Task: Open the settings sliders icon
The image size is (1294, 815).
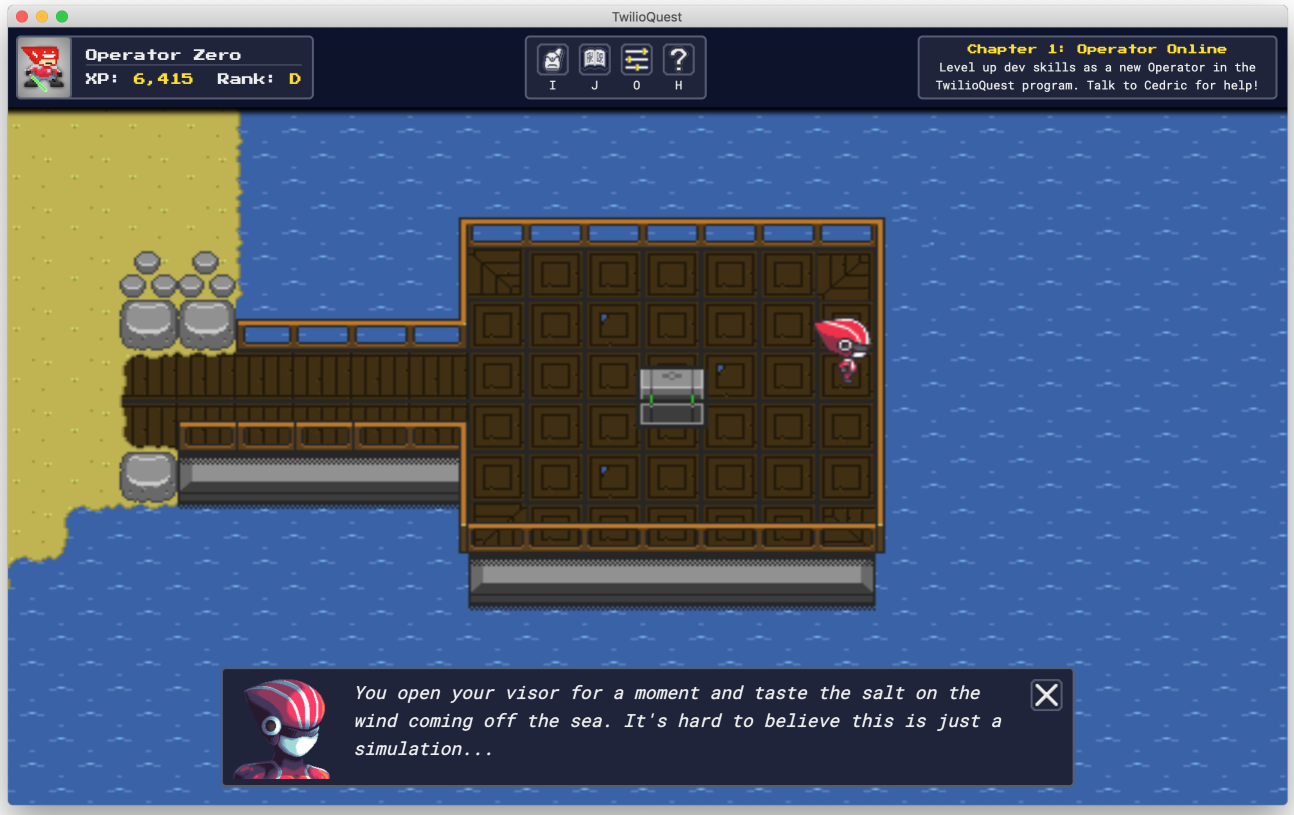Action: click(636, 60)
